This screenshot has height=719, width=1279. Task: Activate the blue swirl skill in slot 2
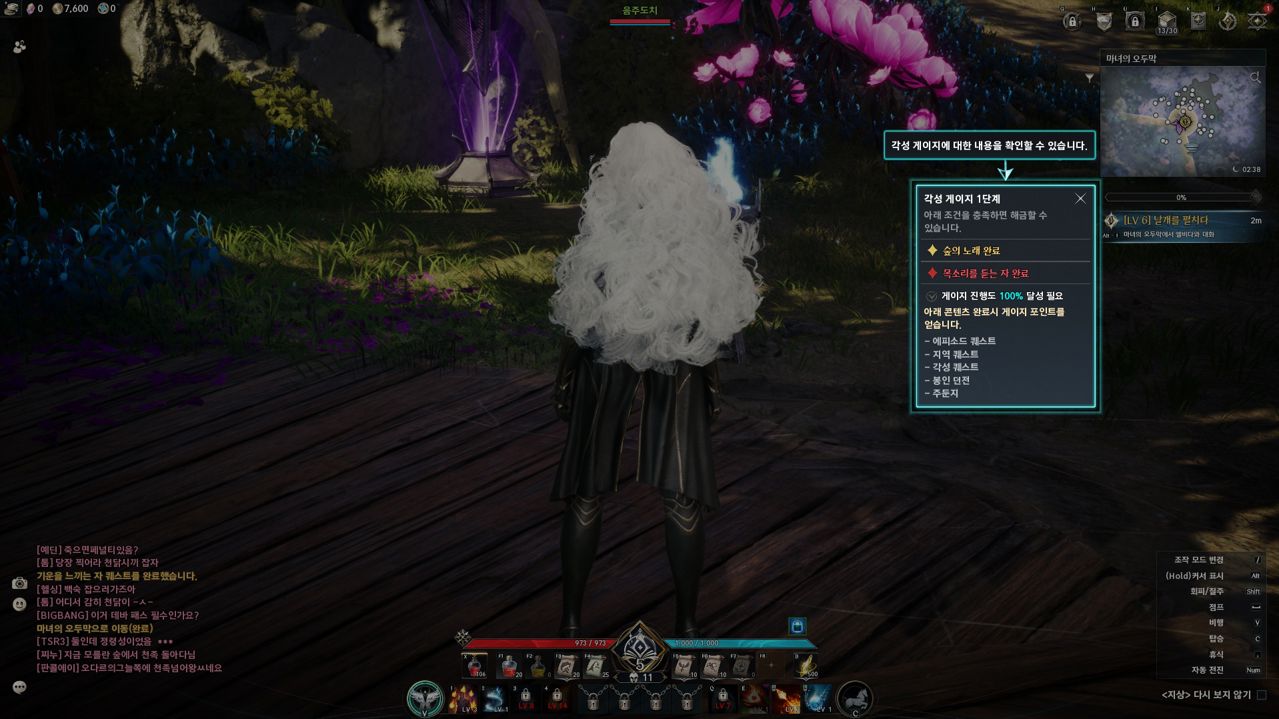495,699
